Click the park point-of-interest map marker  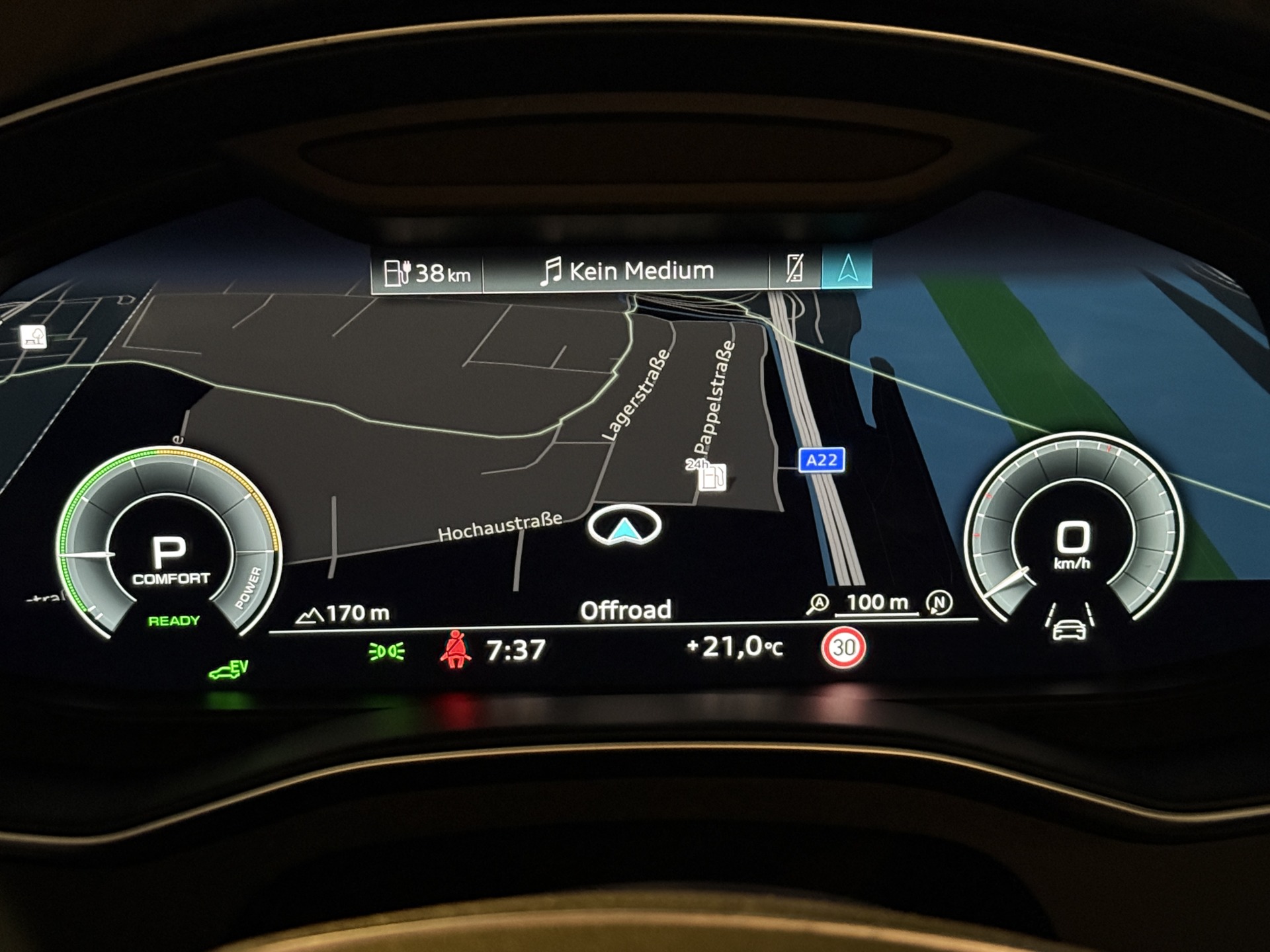(x=34, y=337)
